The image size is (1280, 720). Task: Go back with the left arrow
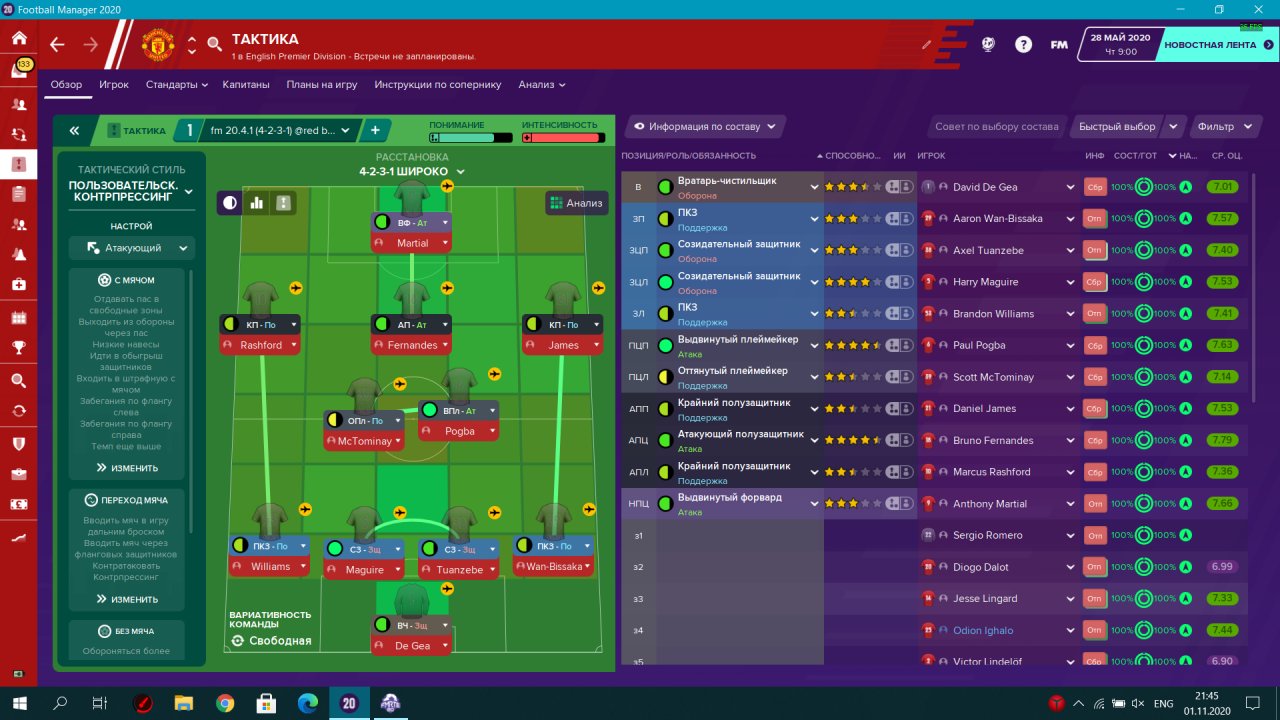click(x=57, y=45)
